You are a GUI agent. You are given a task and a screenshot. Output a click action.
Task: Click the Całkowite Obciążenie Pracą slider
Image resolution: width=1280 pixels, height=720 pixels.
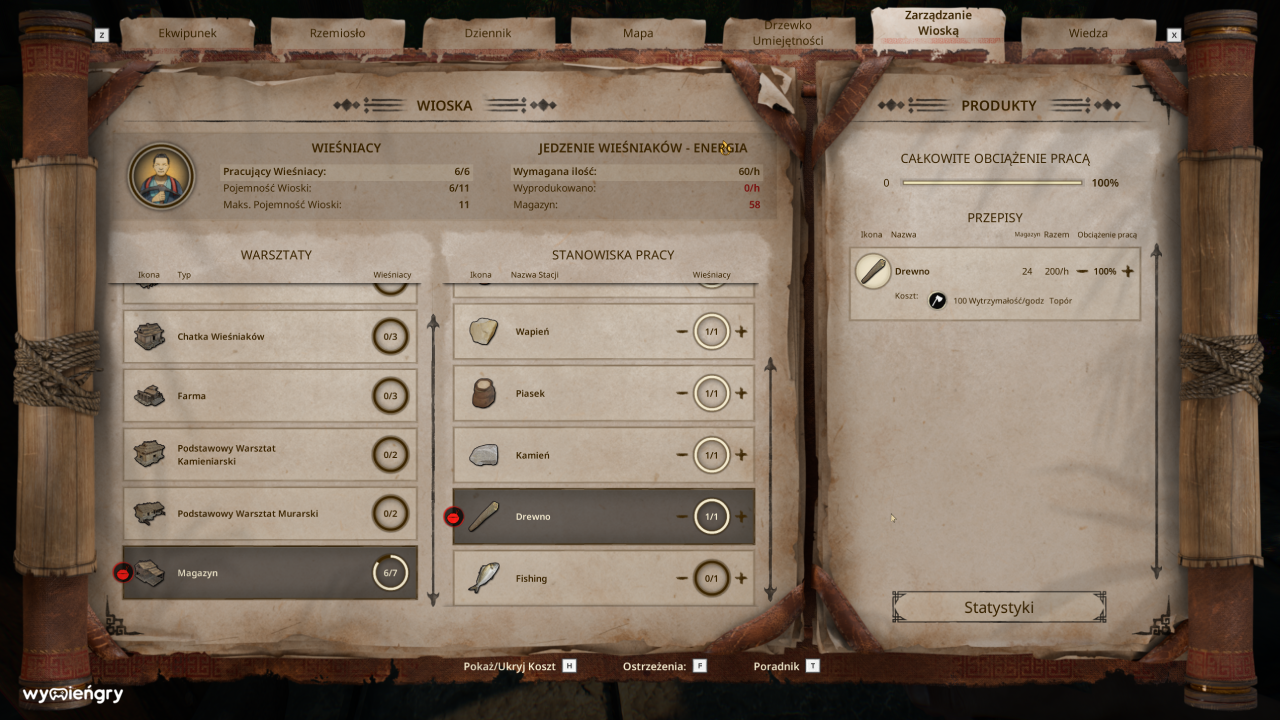[991, 183]
